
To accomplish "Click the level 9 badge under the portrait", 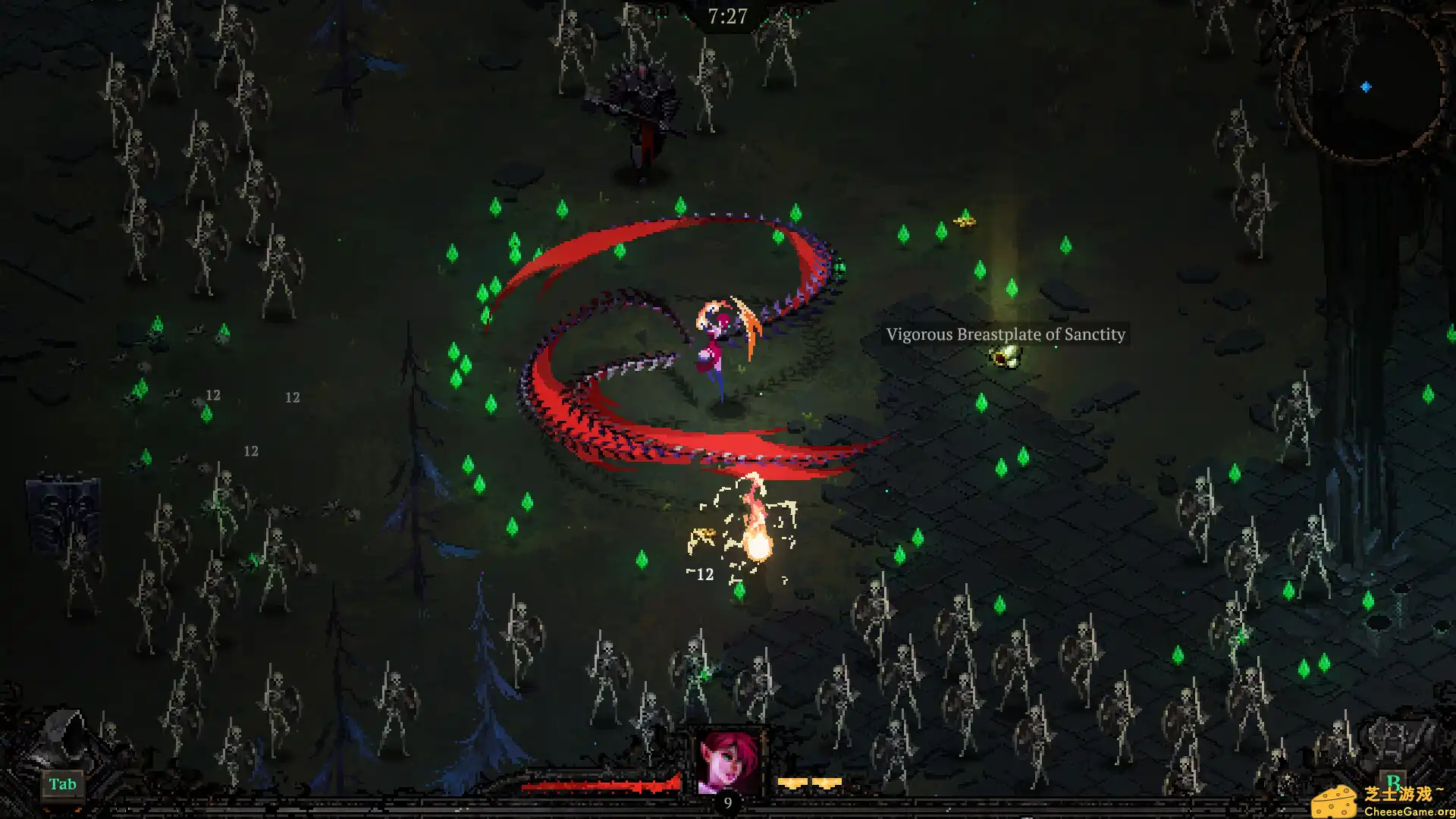I will (x=726, y=802).
